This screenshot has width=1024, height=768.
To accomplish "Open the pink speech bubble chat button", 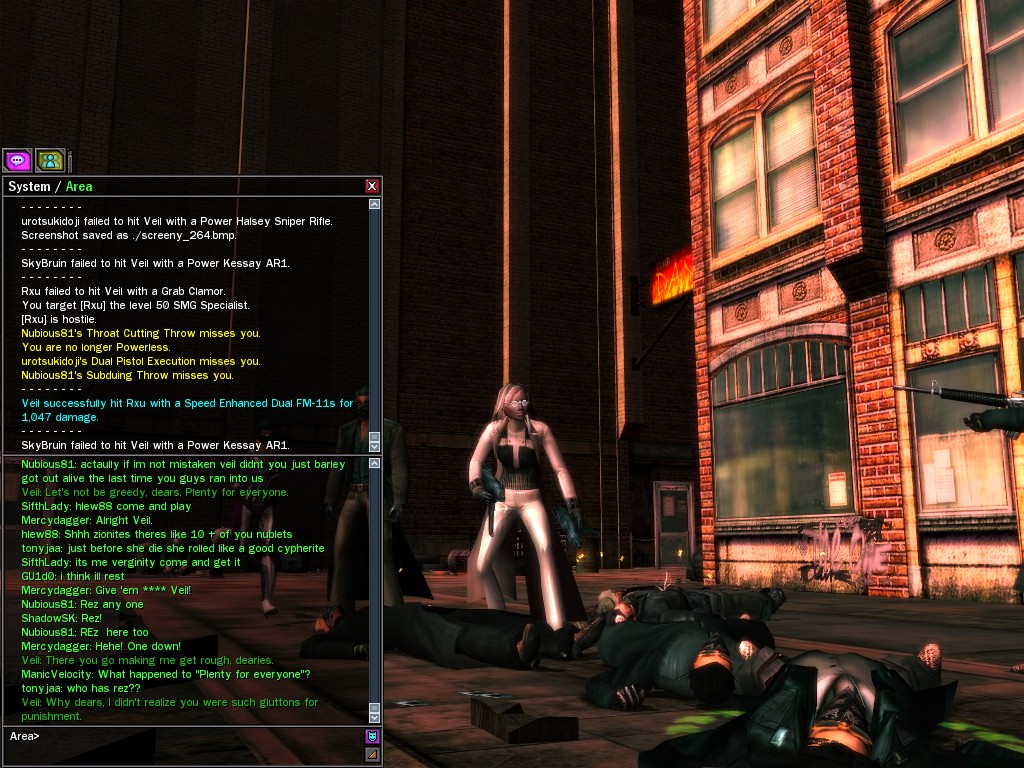I will tap(17, 160).
